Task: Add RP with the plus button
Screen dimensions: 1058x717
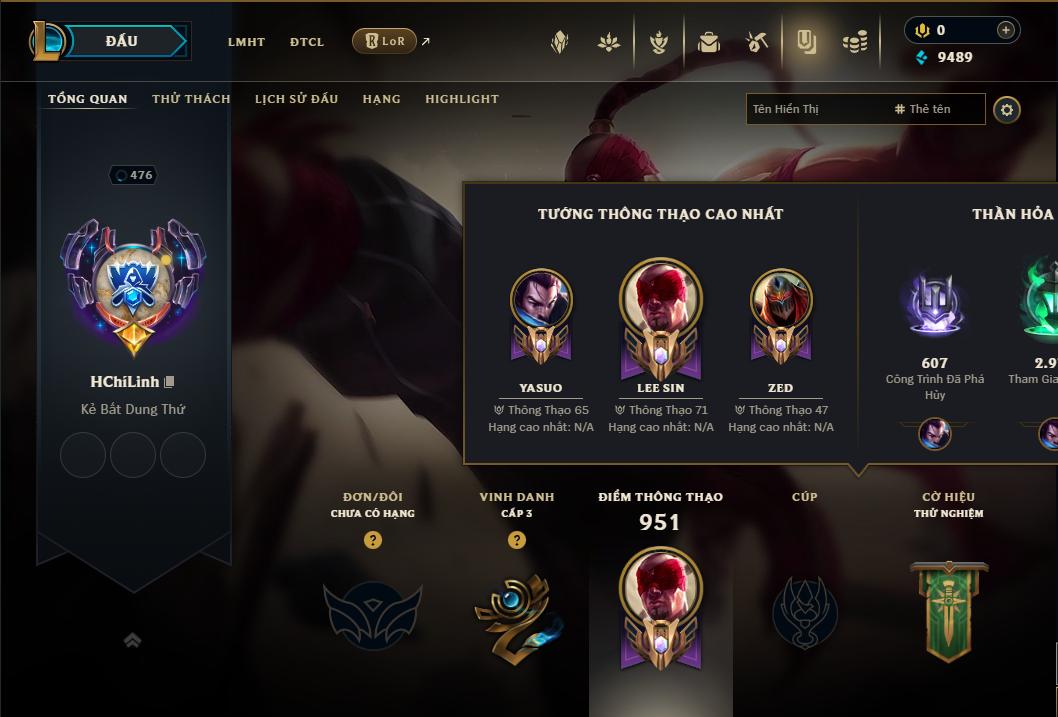Action: tap(1005, 30)
